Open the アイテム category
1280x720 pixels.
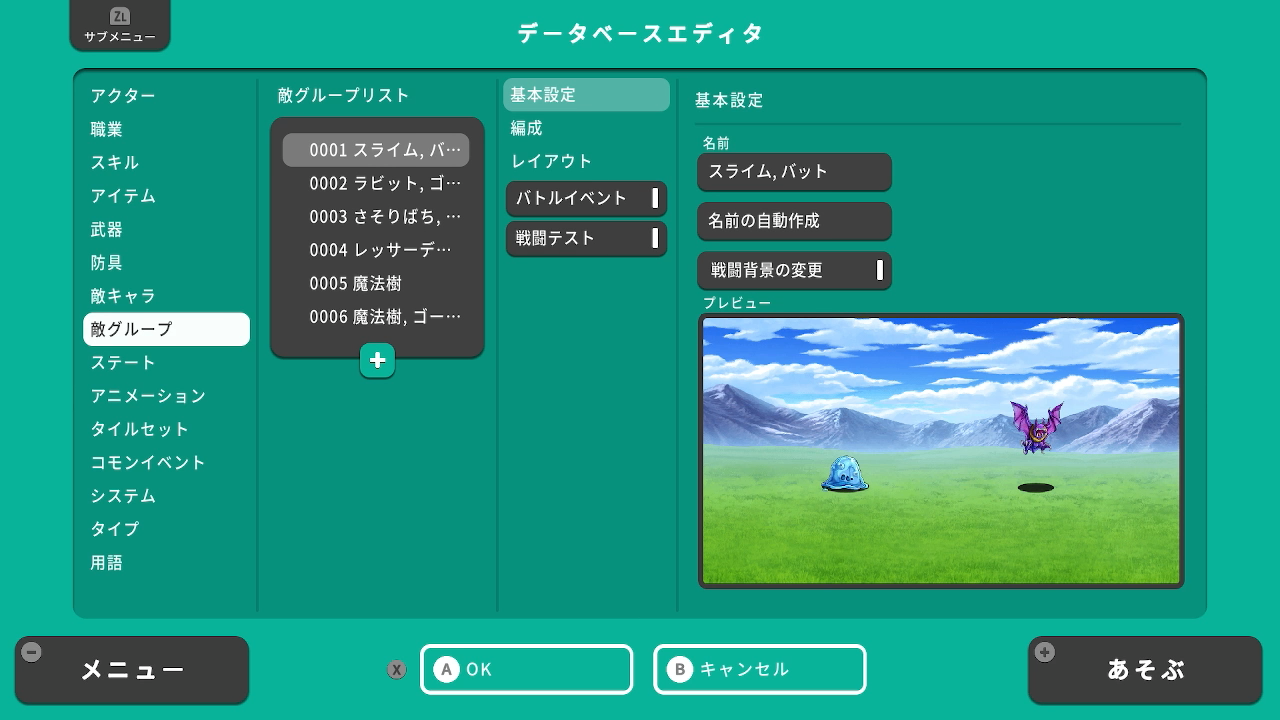point(123,196)
